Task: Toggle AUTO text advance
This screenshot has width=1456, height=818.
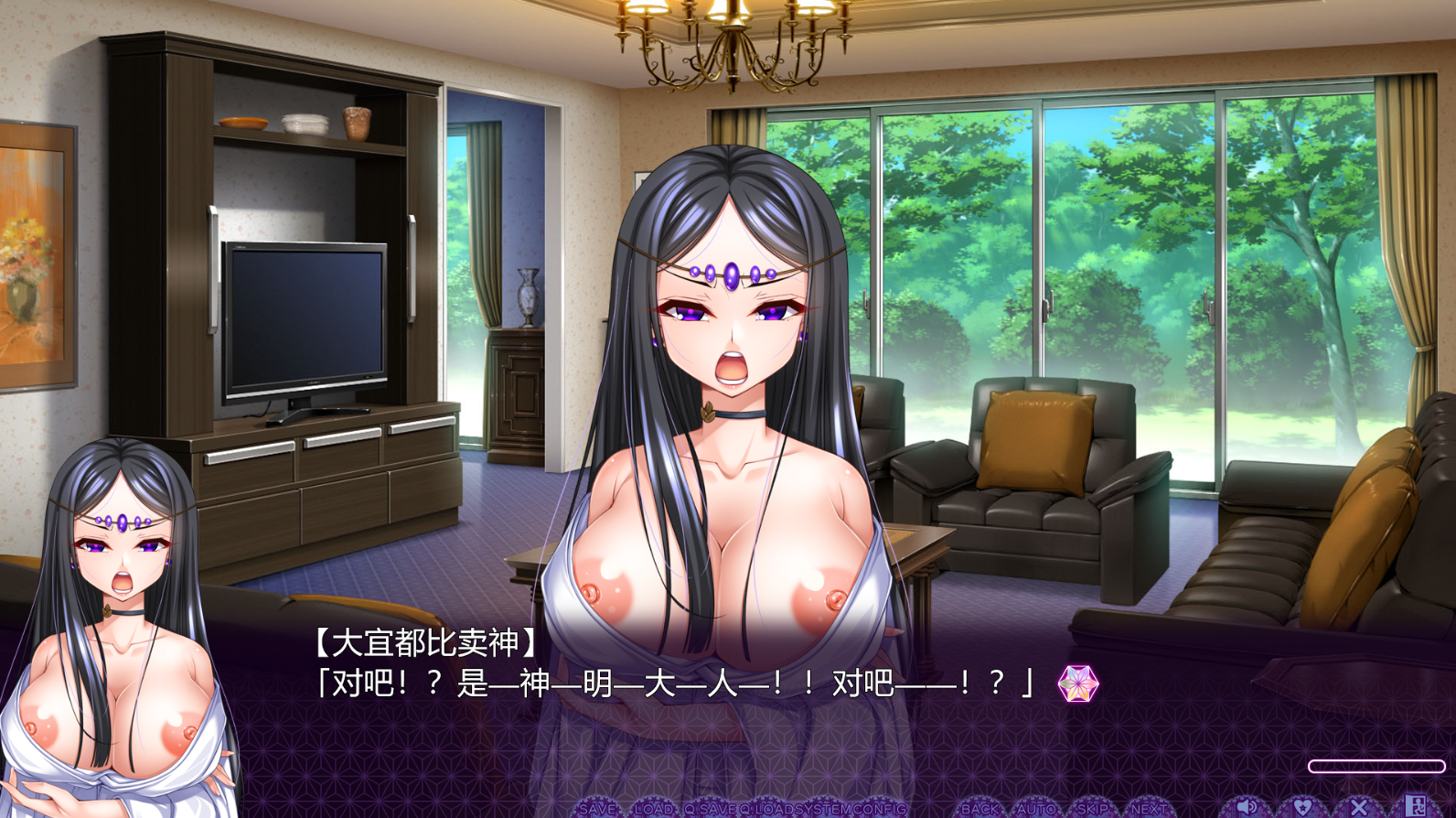Action: point(1035,809)
